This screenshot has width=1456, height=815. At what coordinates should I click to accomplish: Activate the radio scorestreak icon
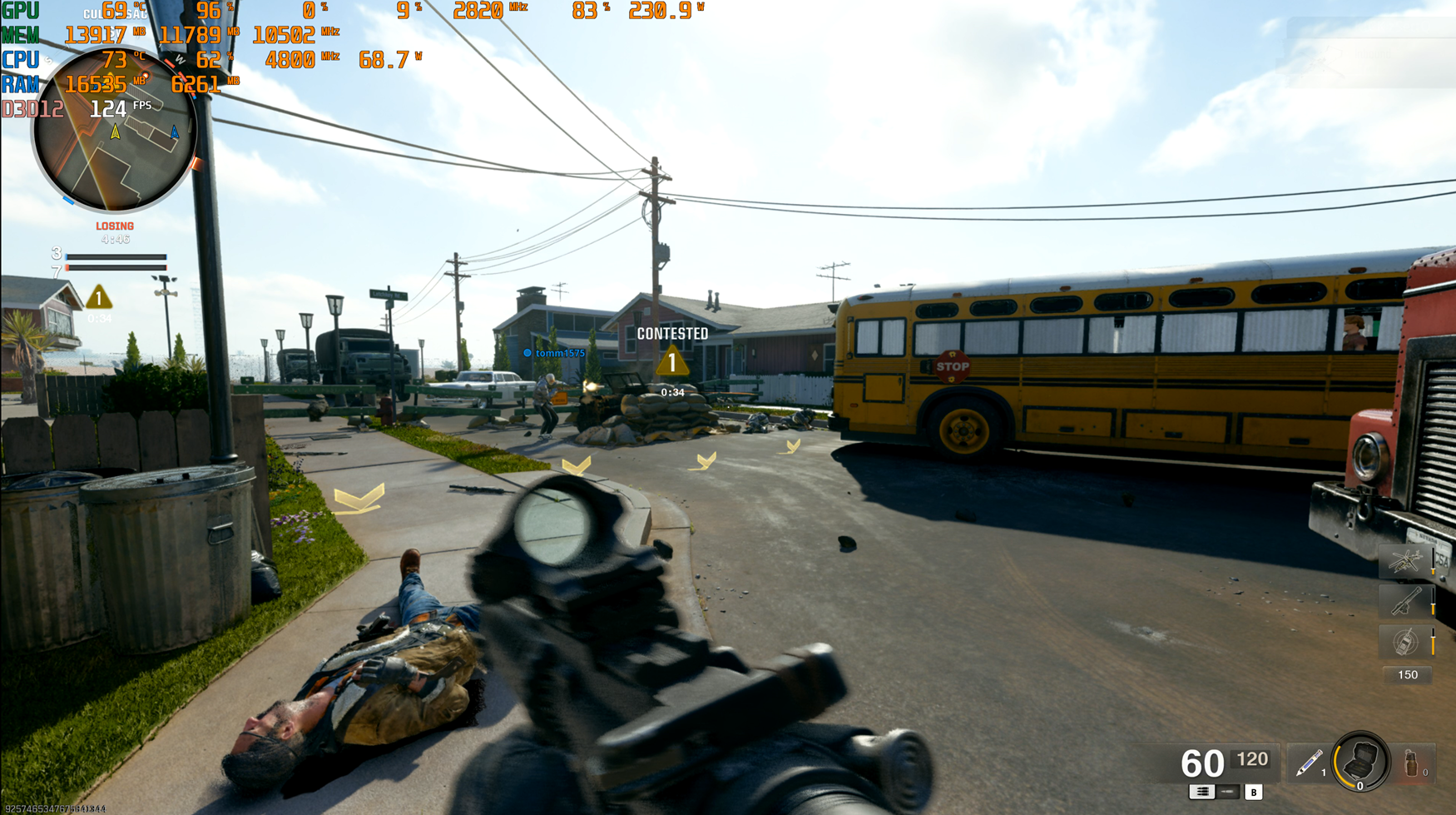point(1405,642)
